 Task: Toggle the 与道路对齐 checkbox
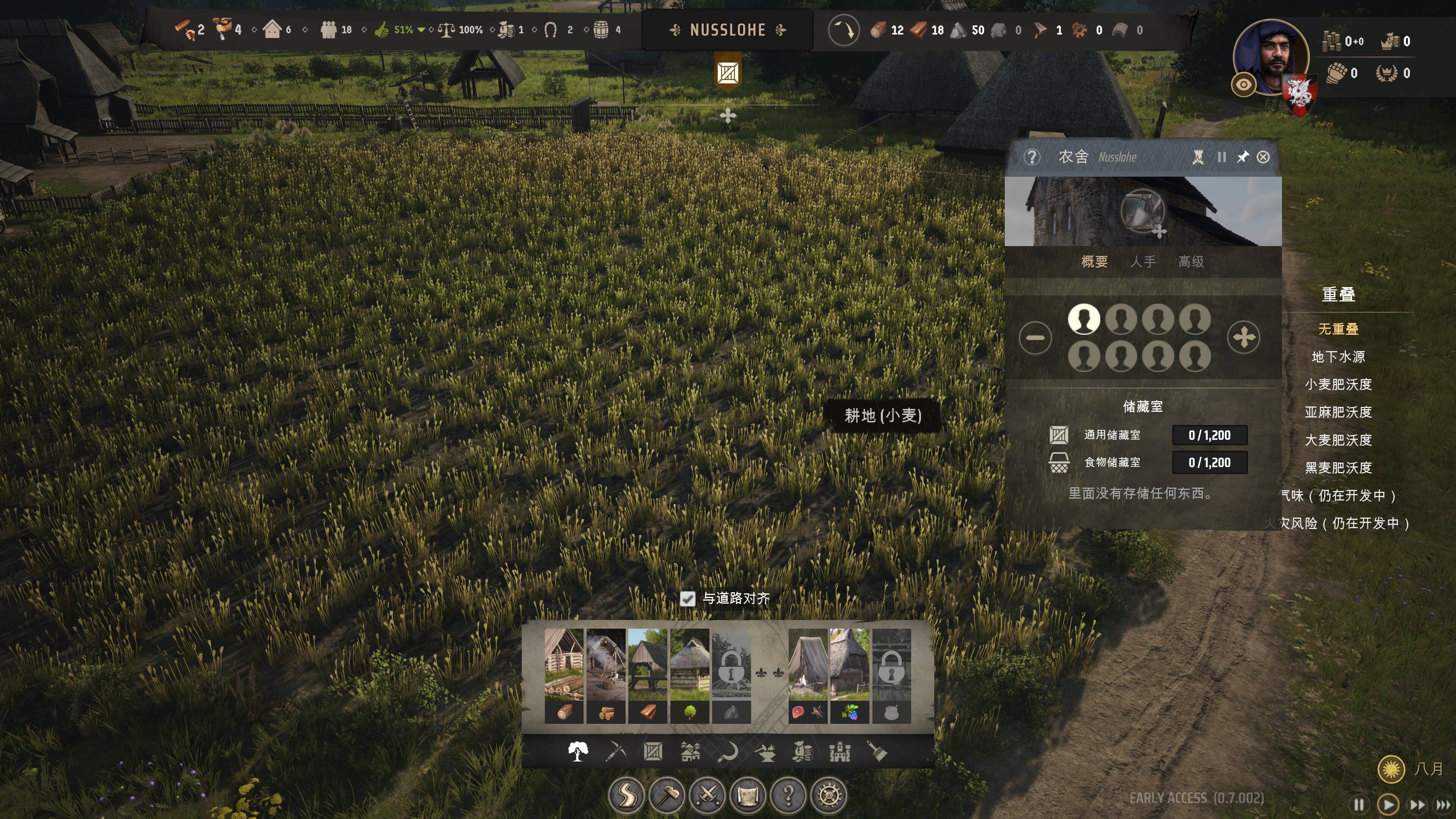687,599
